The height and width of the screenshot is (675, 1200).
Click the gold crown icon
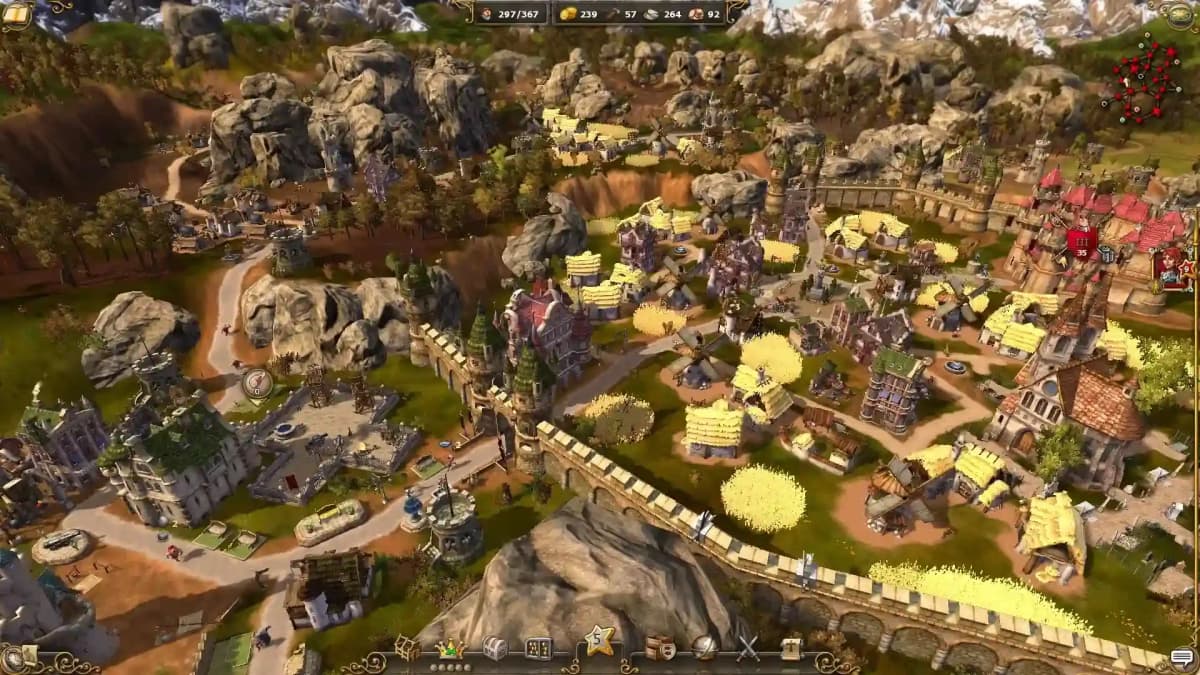[450, 646]
